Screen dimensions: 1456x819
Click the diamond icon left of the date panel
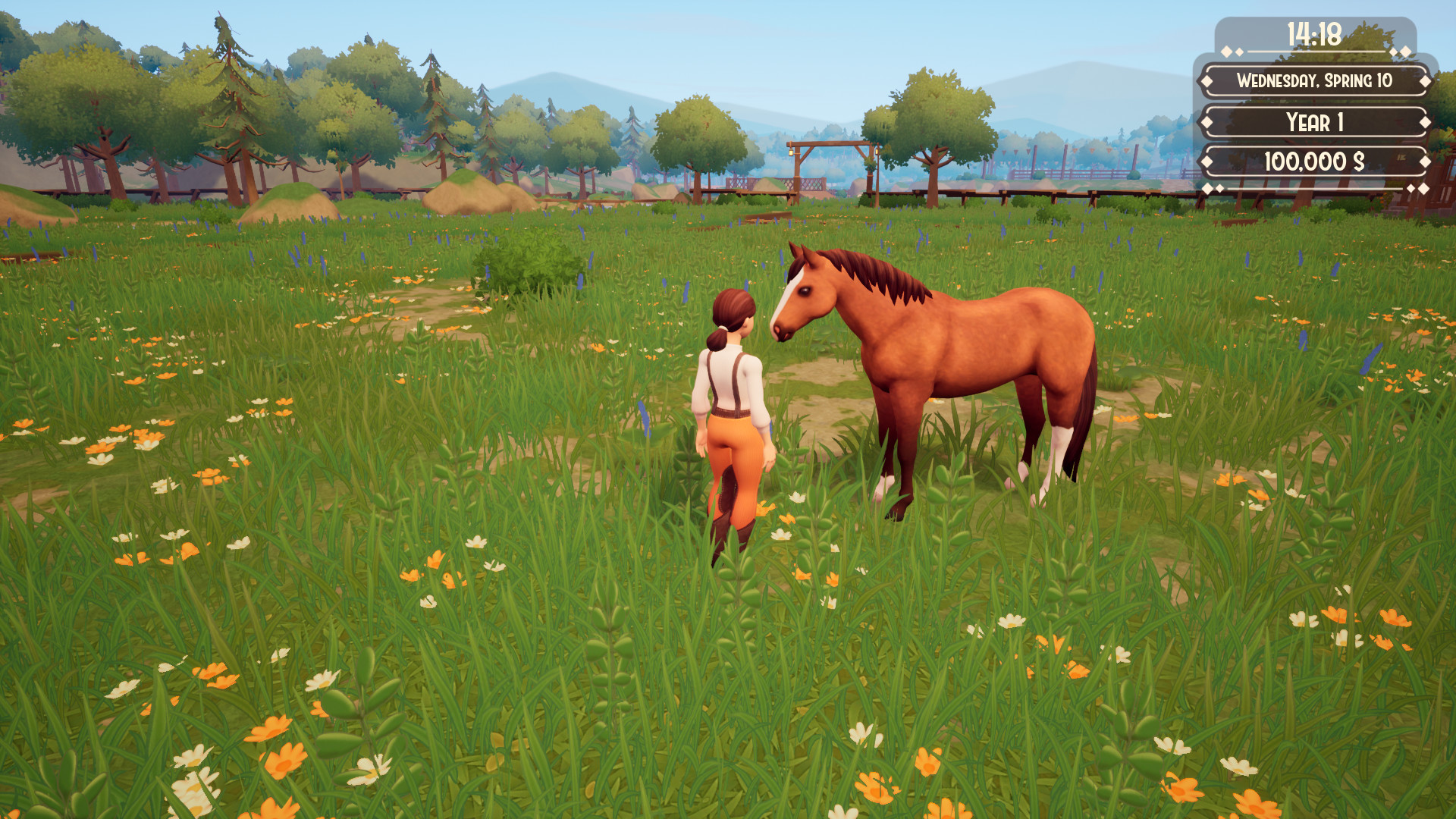pos(1207,82)
